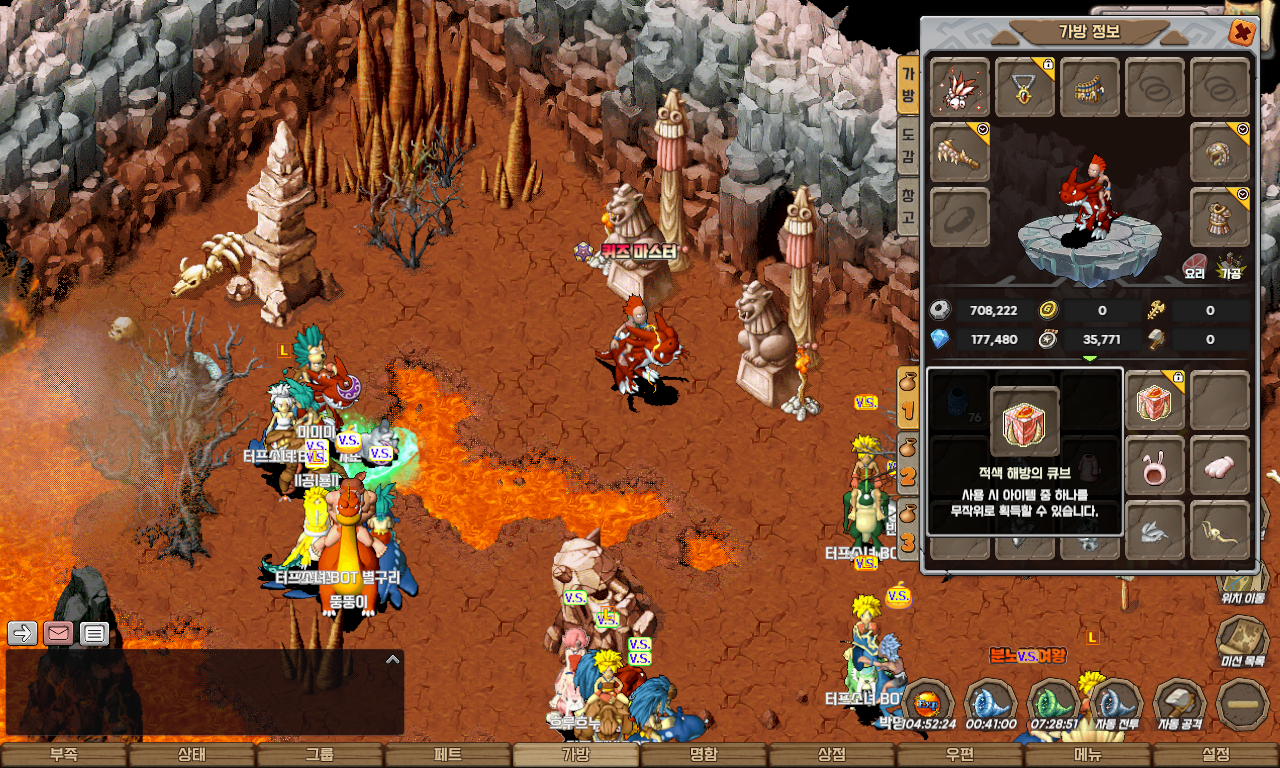Toggle 자동 전투 auto battle
Viewport: 1280px width, 768px height.
(1115, 704)
